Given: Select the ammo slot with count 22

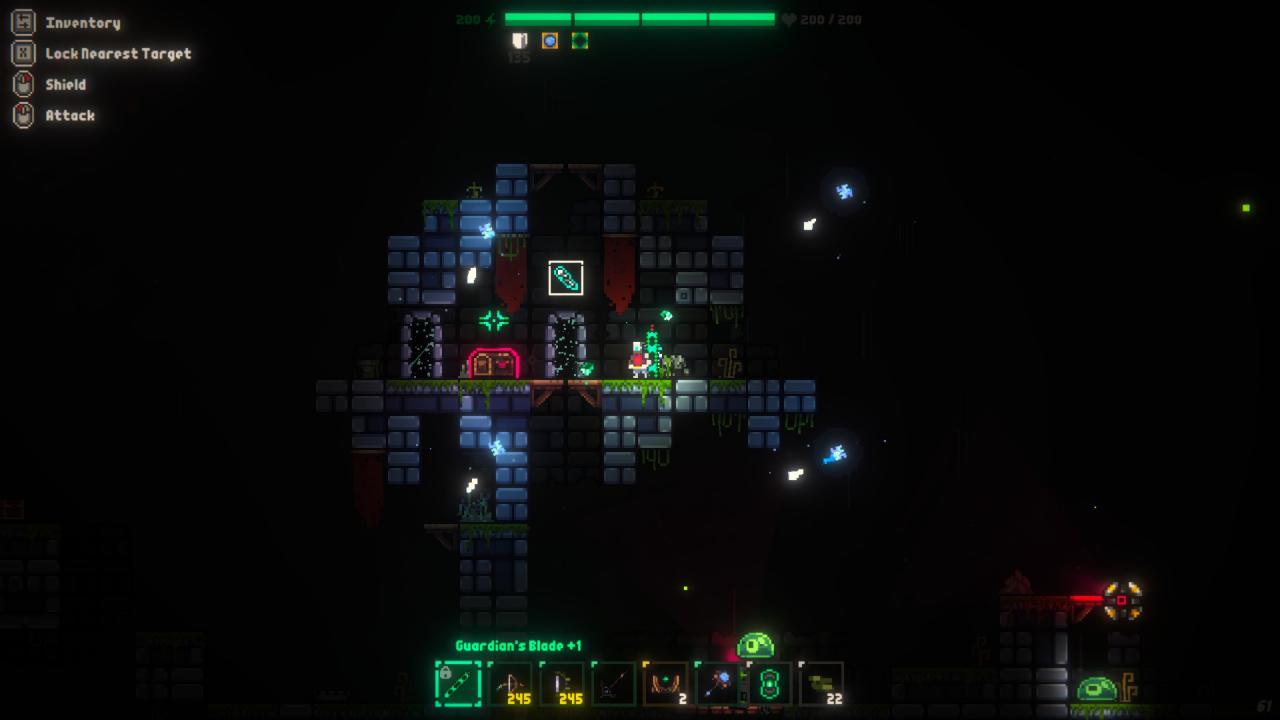Looking at the screenshot, I should 822,685.
